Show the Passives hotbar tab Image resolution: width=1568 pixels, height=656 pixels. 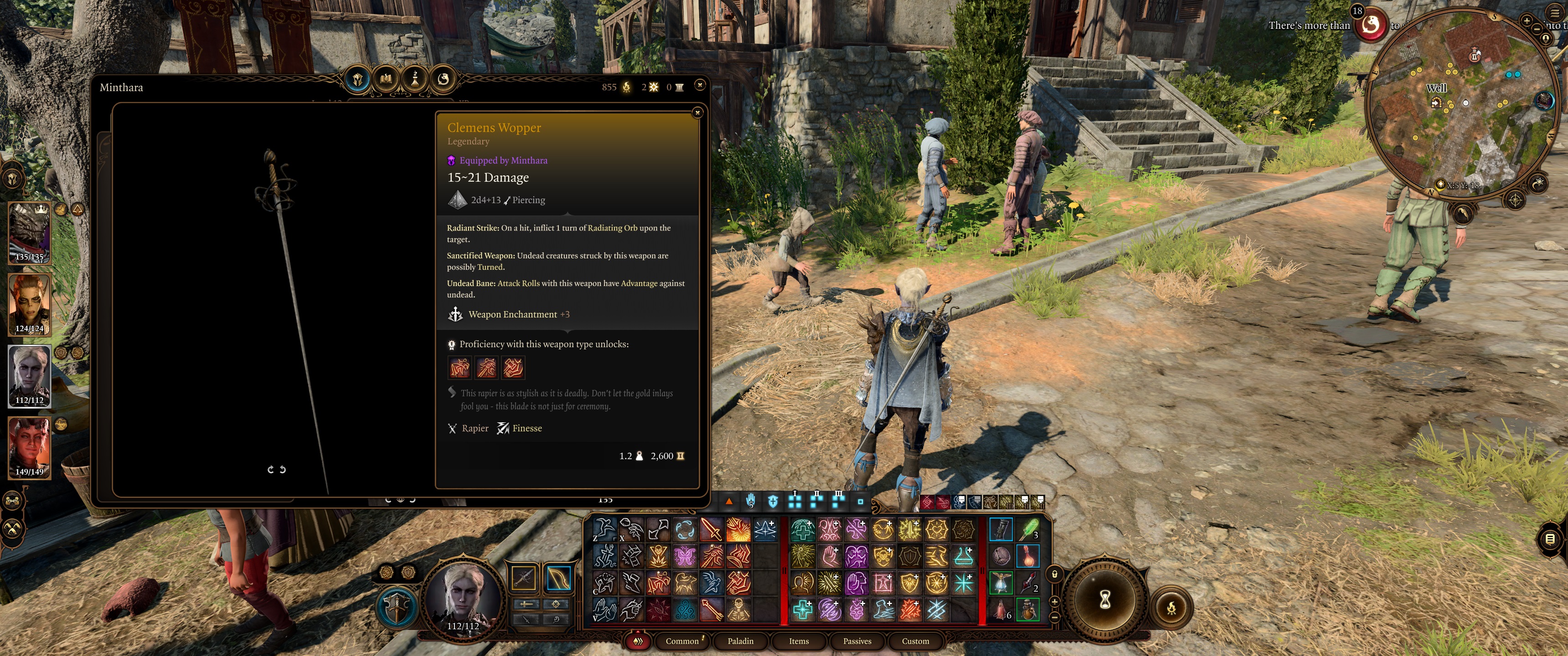coord(857,641)
